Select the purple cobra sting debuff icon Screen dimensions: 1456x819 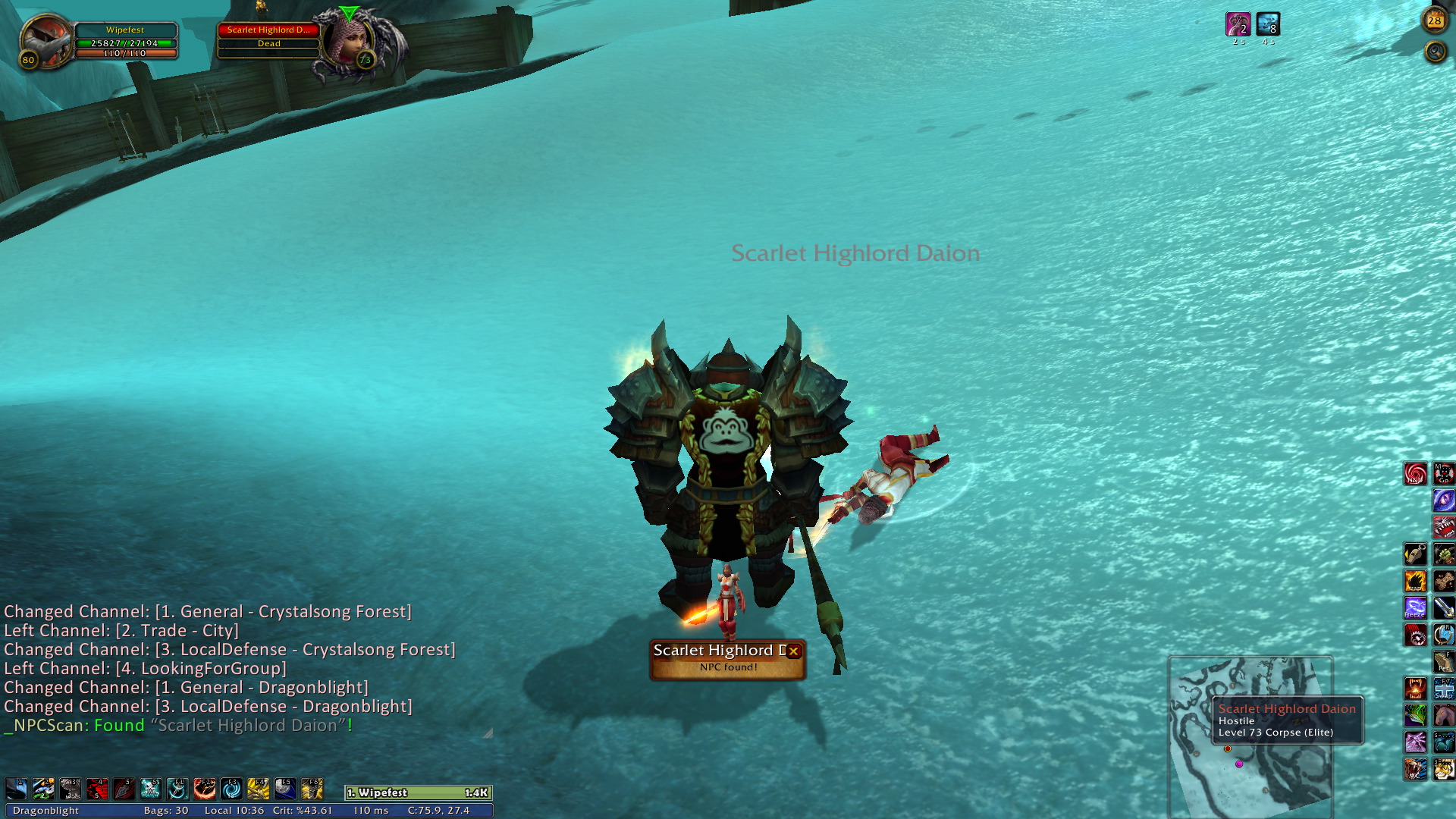click(x=1238, y=24)
